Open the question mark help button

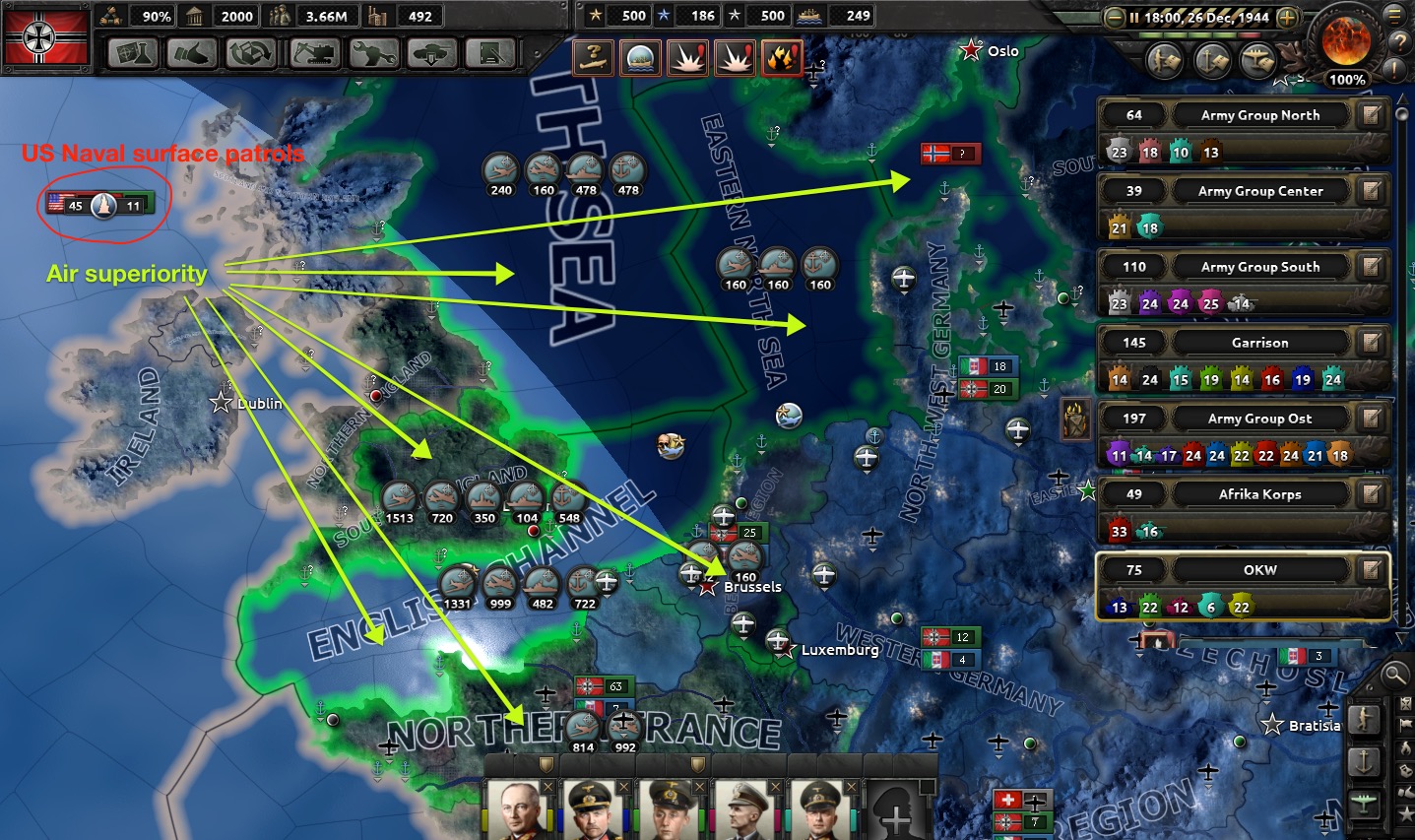1399,42
